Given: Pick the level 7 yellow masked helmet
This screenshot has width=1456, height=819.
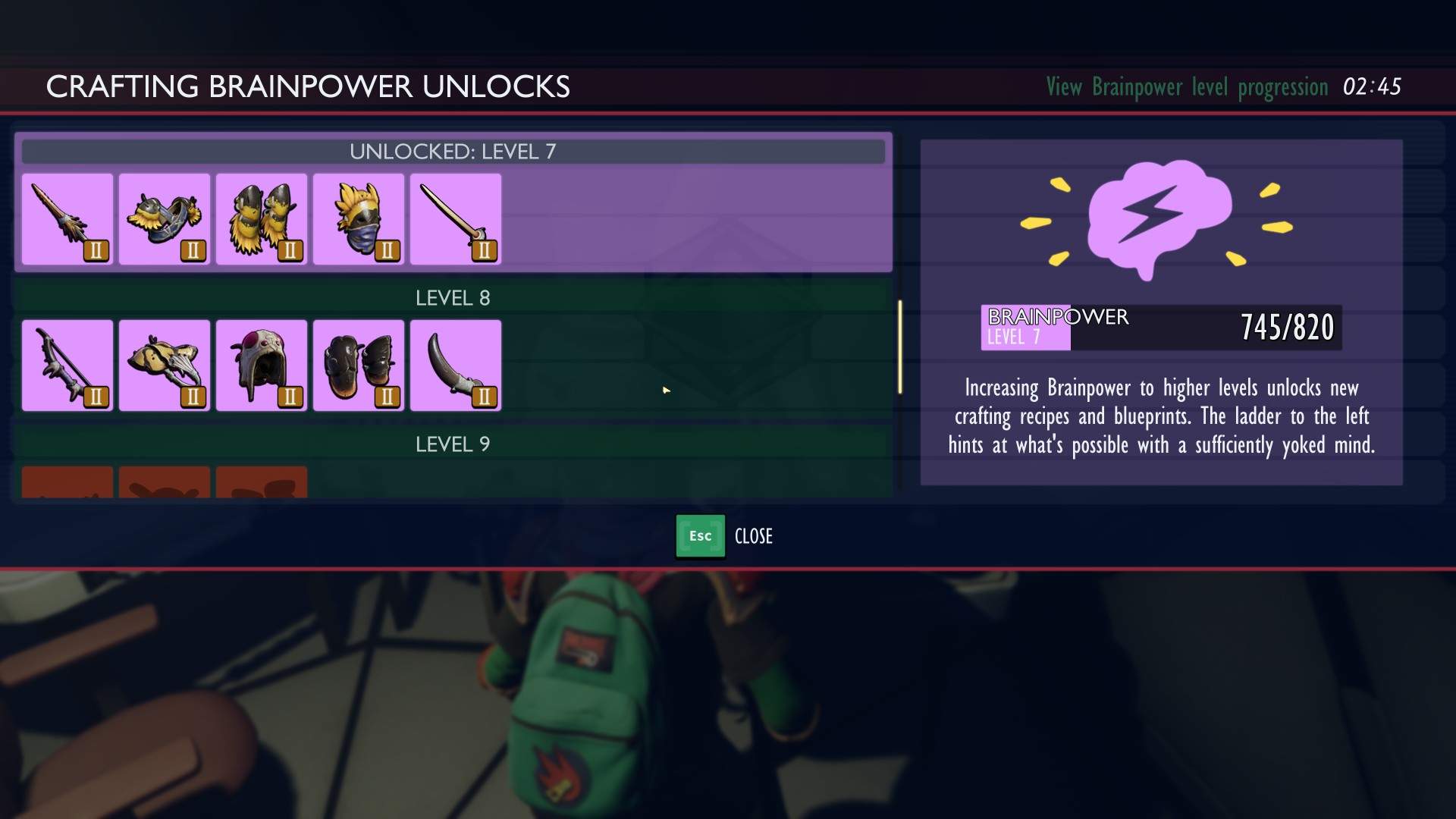Looking at the screenshot, I should [359, 219].
